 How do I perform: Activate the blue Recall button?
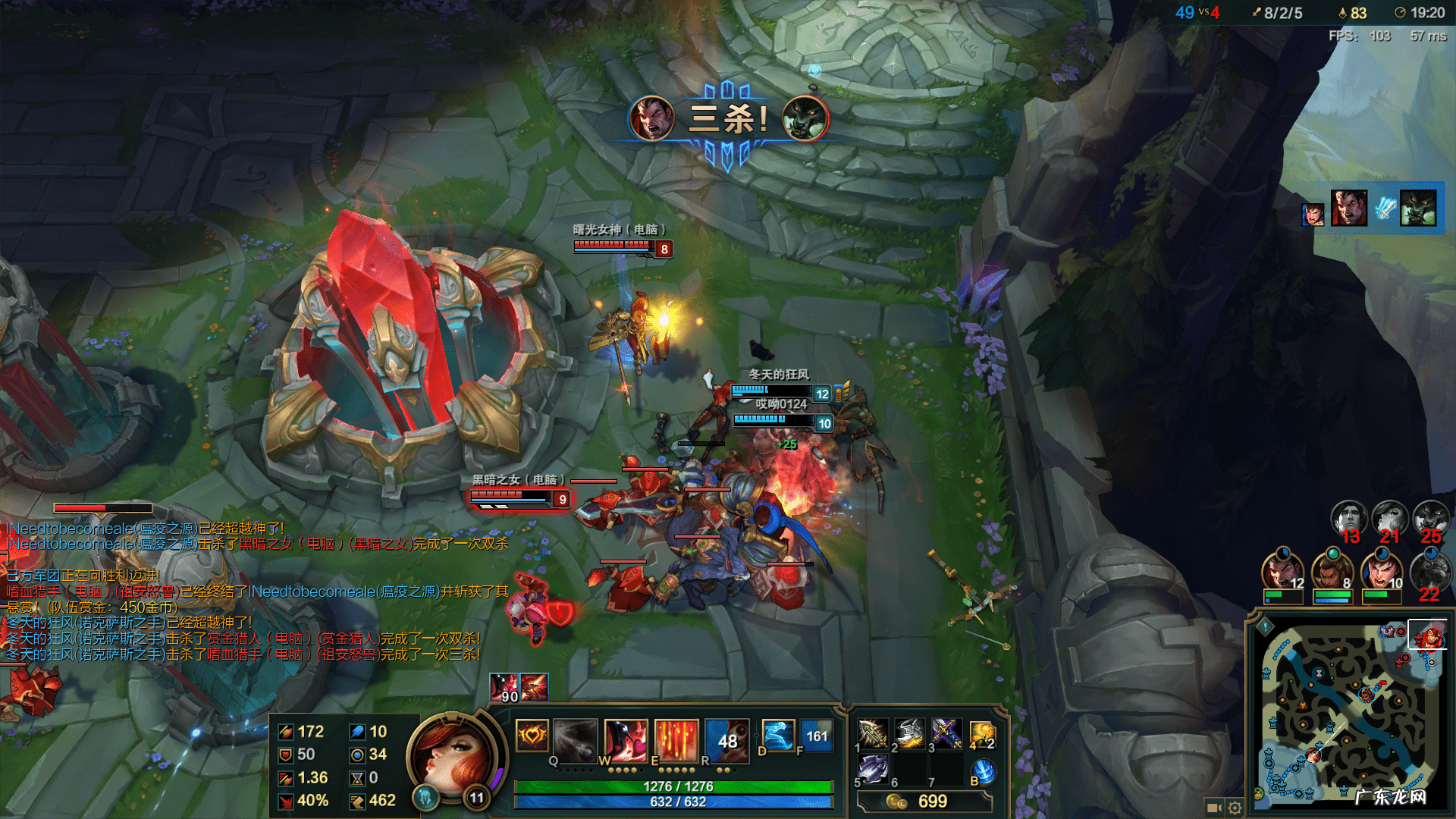pyautogui.click(x=984, y=771)
